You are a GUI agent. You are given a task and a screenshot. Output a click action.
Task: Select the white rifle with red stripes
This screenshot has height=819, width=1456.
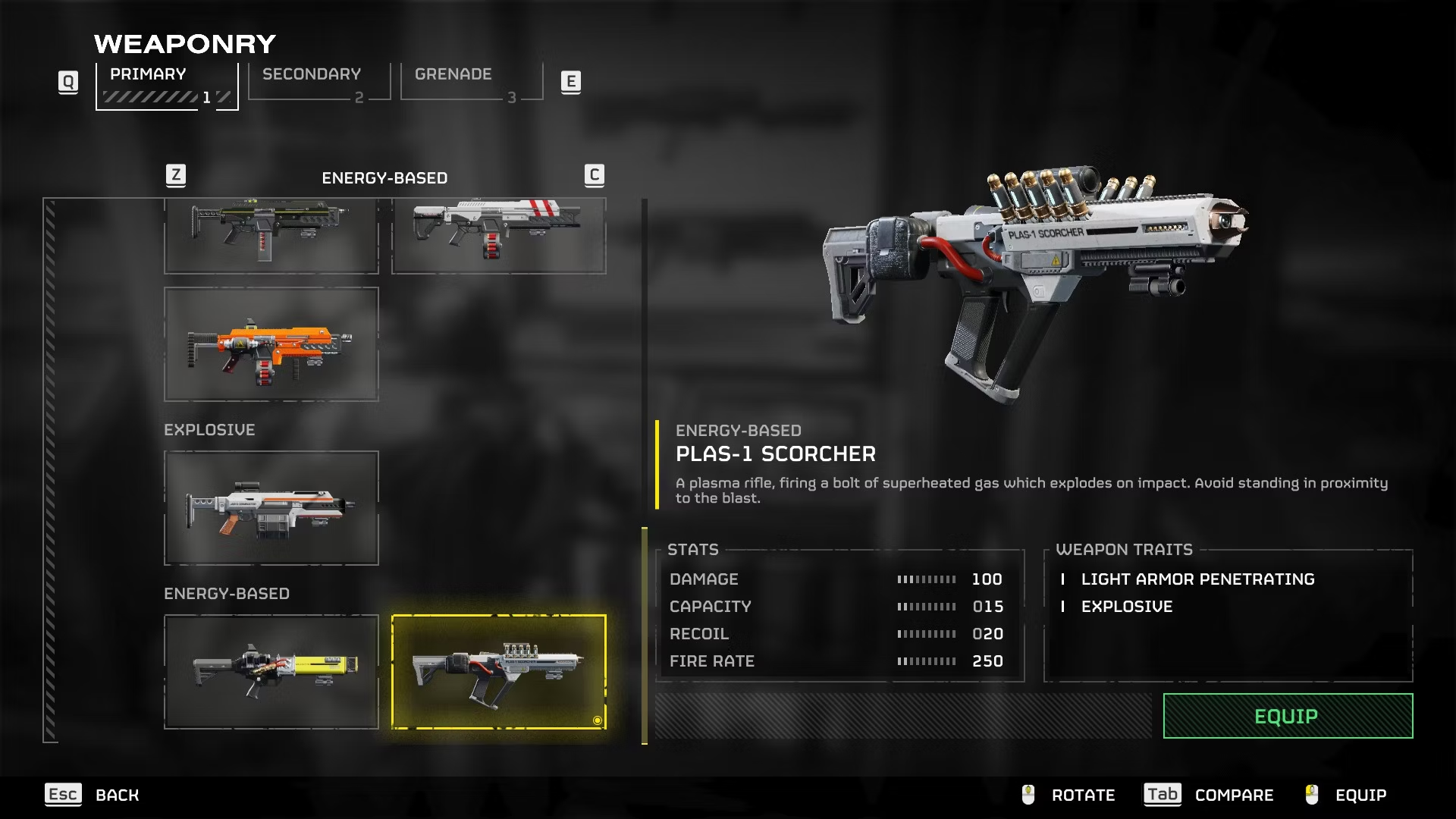point(498,235)
